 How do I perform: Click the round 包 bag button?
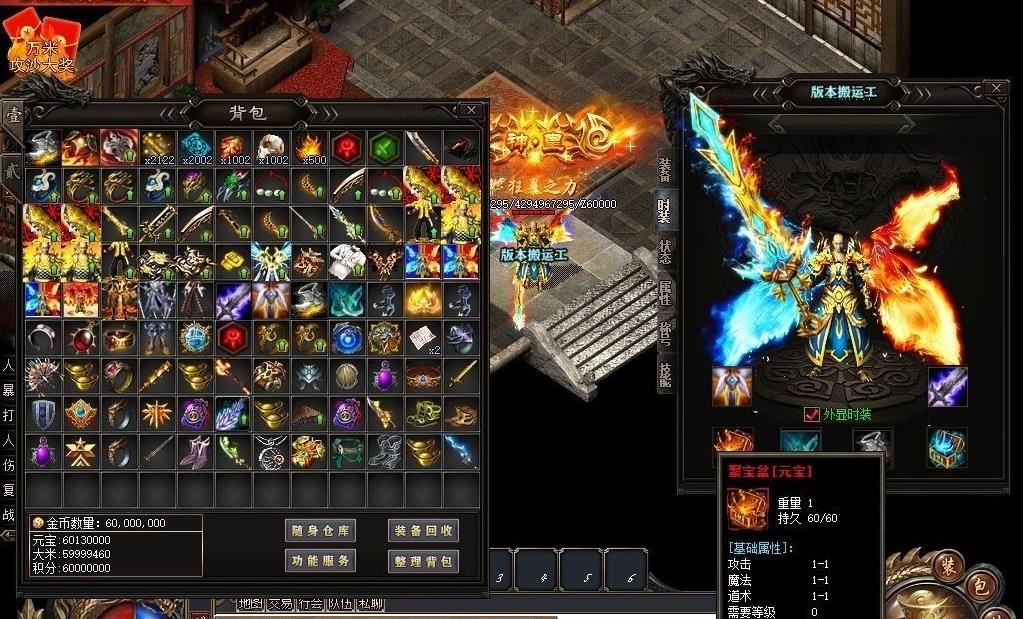pyautogui.click(x=981, y=588)
